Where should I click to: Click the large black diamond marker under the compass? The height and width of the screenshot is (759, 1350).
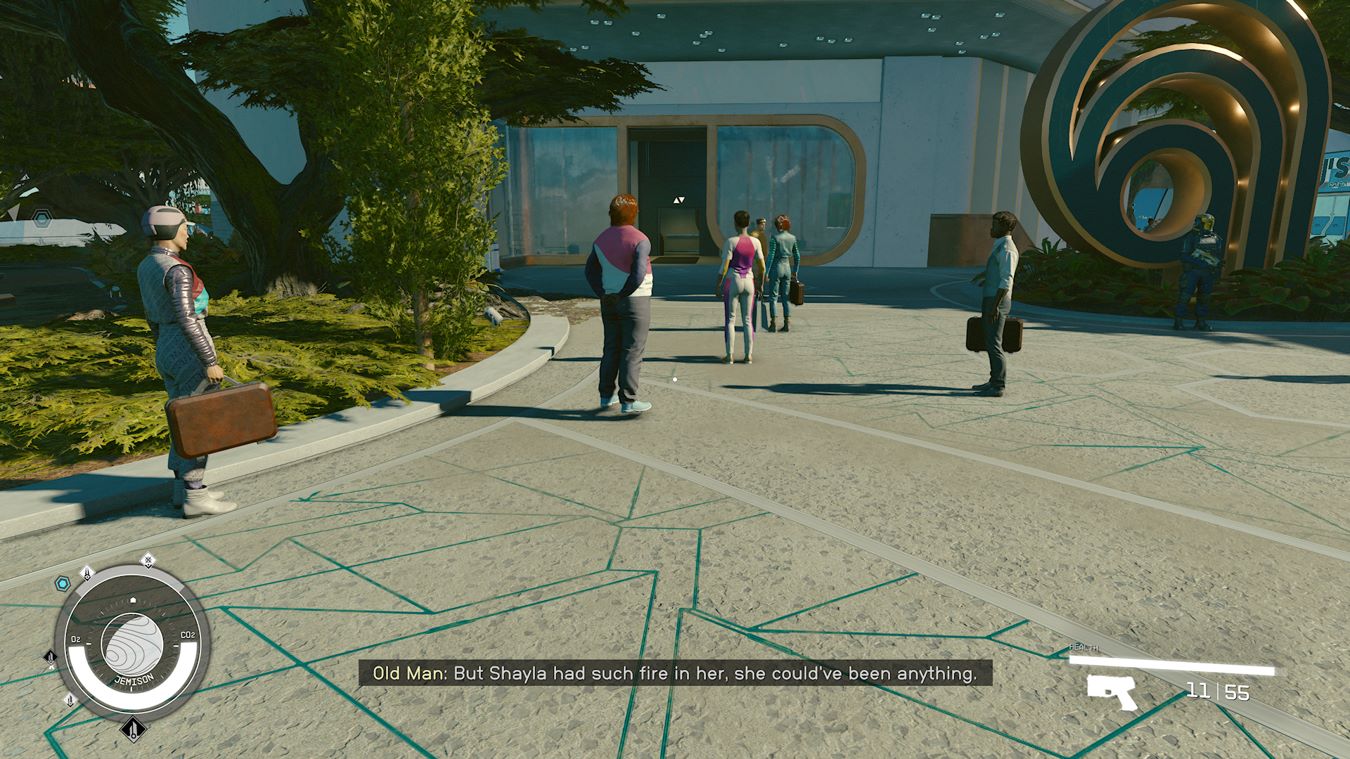(x=132, y=729)
